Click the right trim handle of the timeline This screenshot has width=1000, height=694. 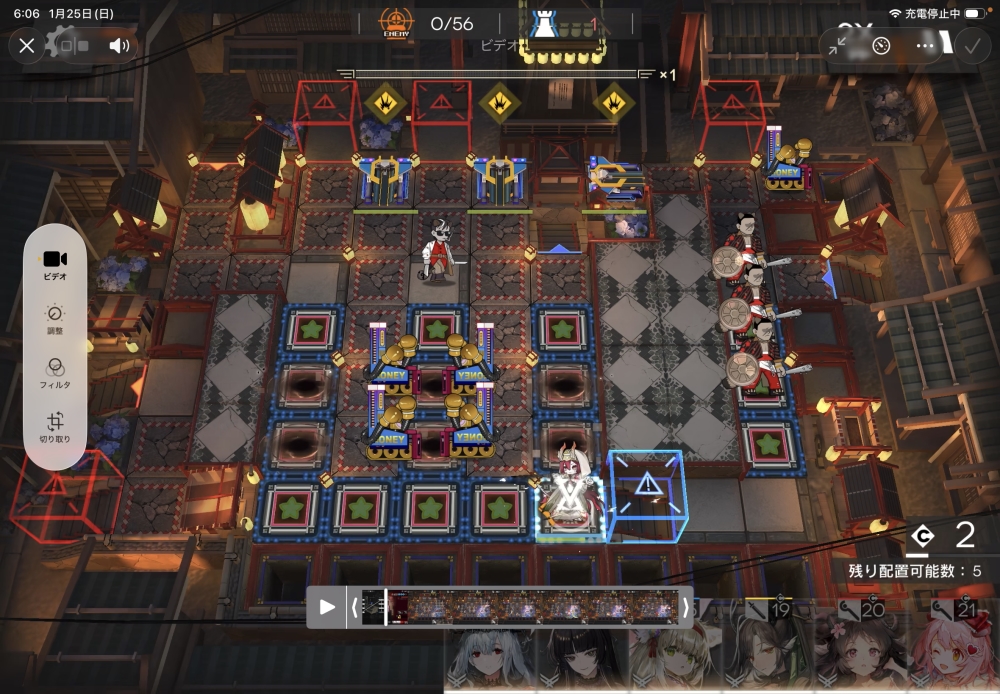click(685, 607)
